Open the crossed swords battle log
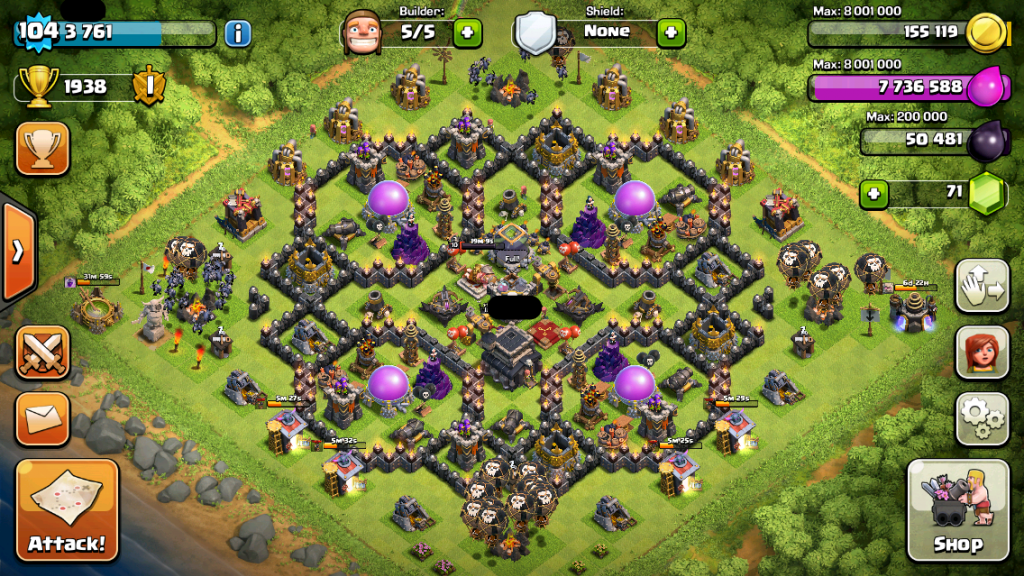This screenshot has width=1024, height=576. pos(42,353)
